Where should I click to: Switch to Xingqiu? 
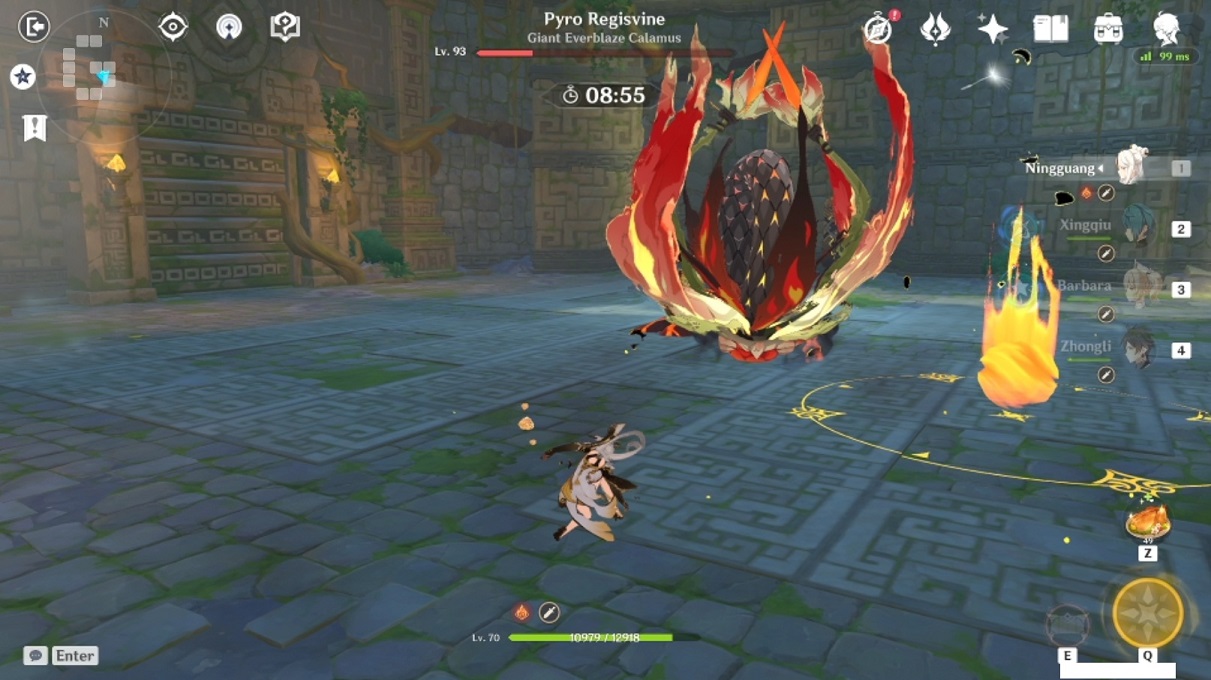[1135, 229]
